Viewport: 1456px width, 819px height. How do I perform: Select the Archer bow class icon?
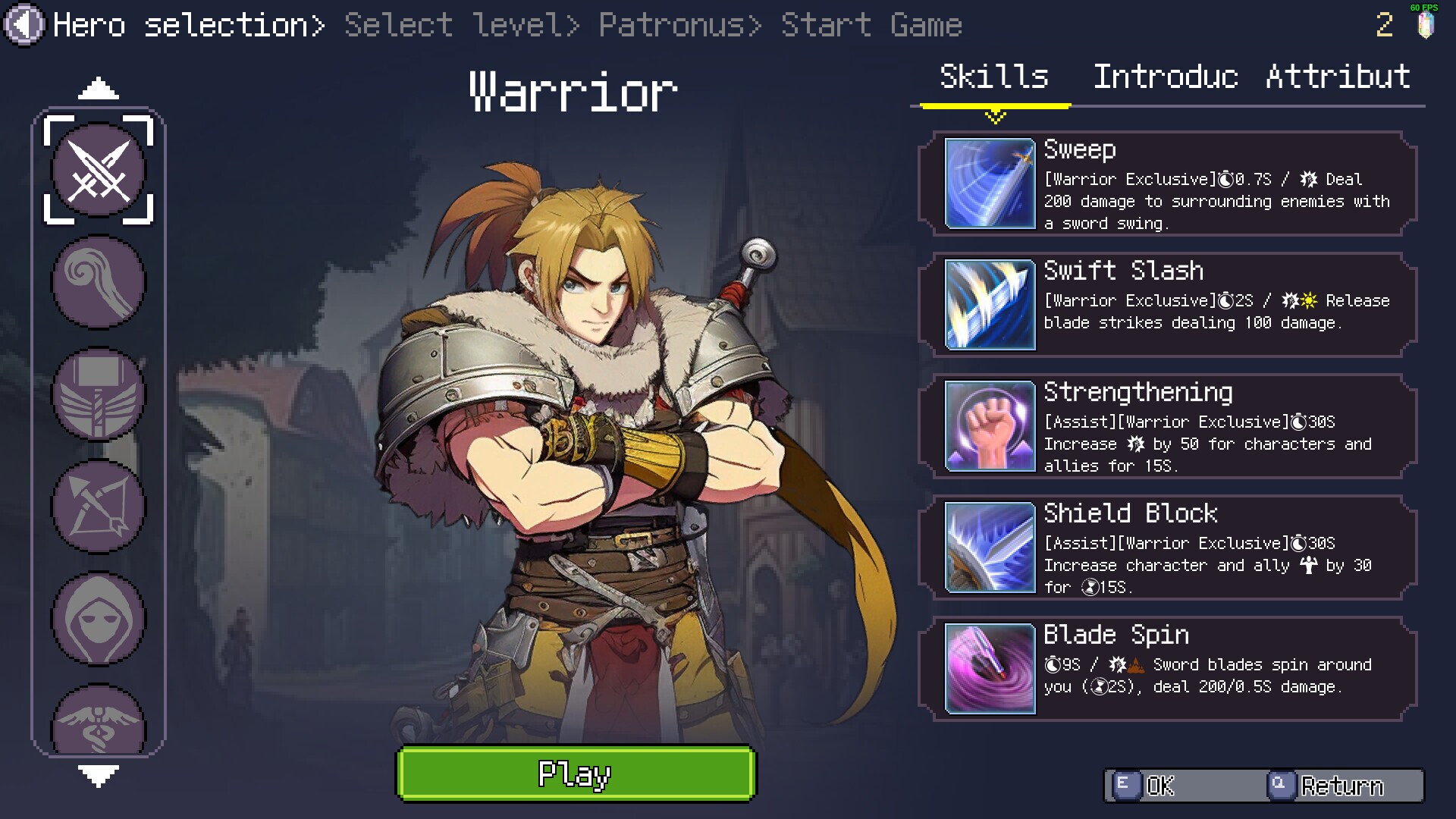pos(98,507)
